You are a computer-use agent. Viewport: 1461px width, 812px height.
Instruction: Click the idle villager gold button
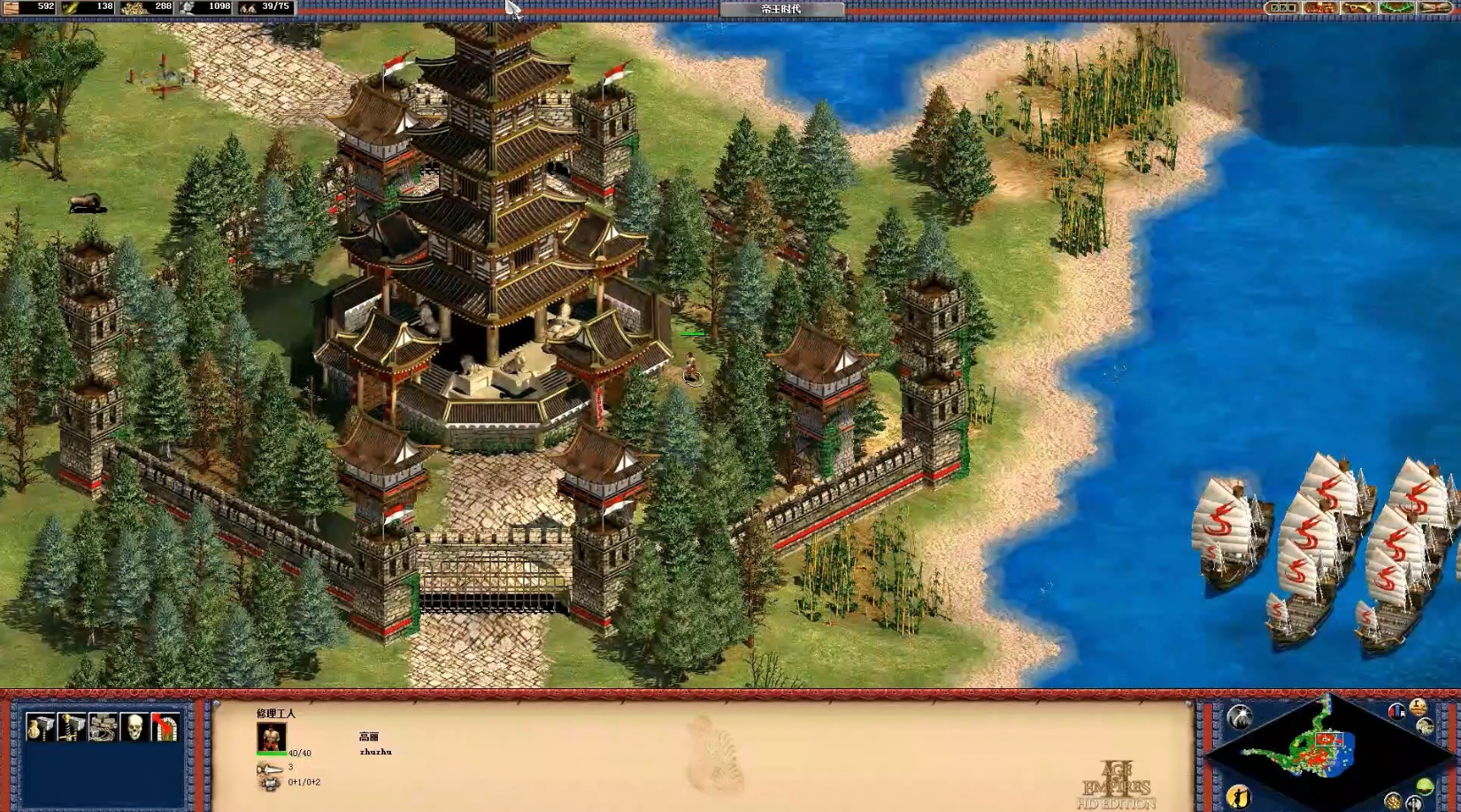[x=1238, y=795]
